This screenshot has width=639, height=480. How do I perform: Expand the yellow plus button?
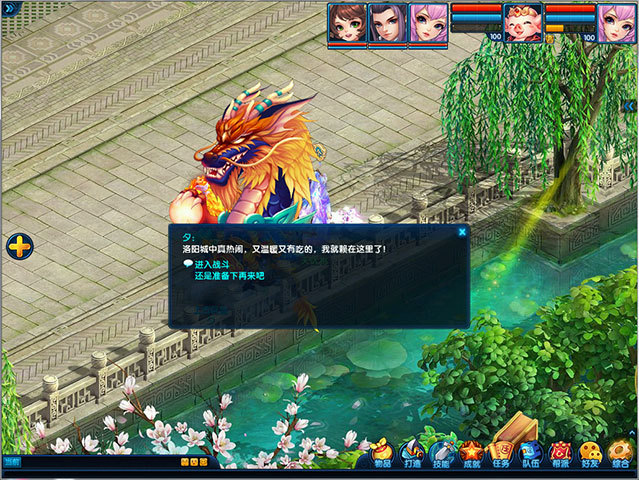tap(19, 246)
